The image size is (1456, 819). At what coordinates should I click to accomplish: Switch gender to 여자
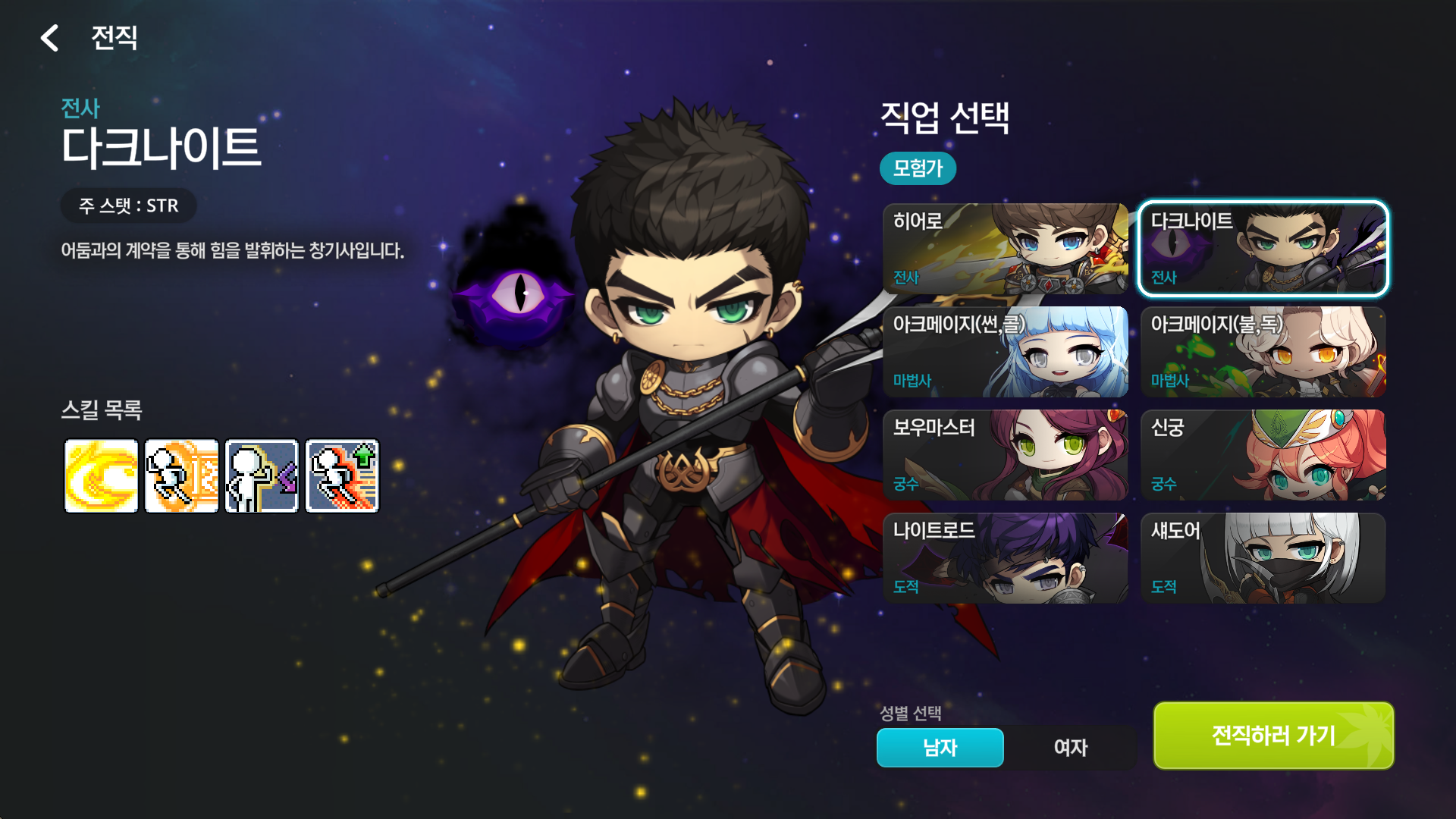click(x=1071, y=748)
